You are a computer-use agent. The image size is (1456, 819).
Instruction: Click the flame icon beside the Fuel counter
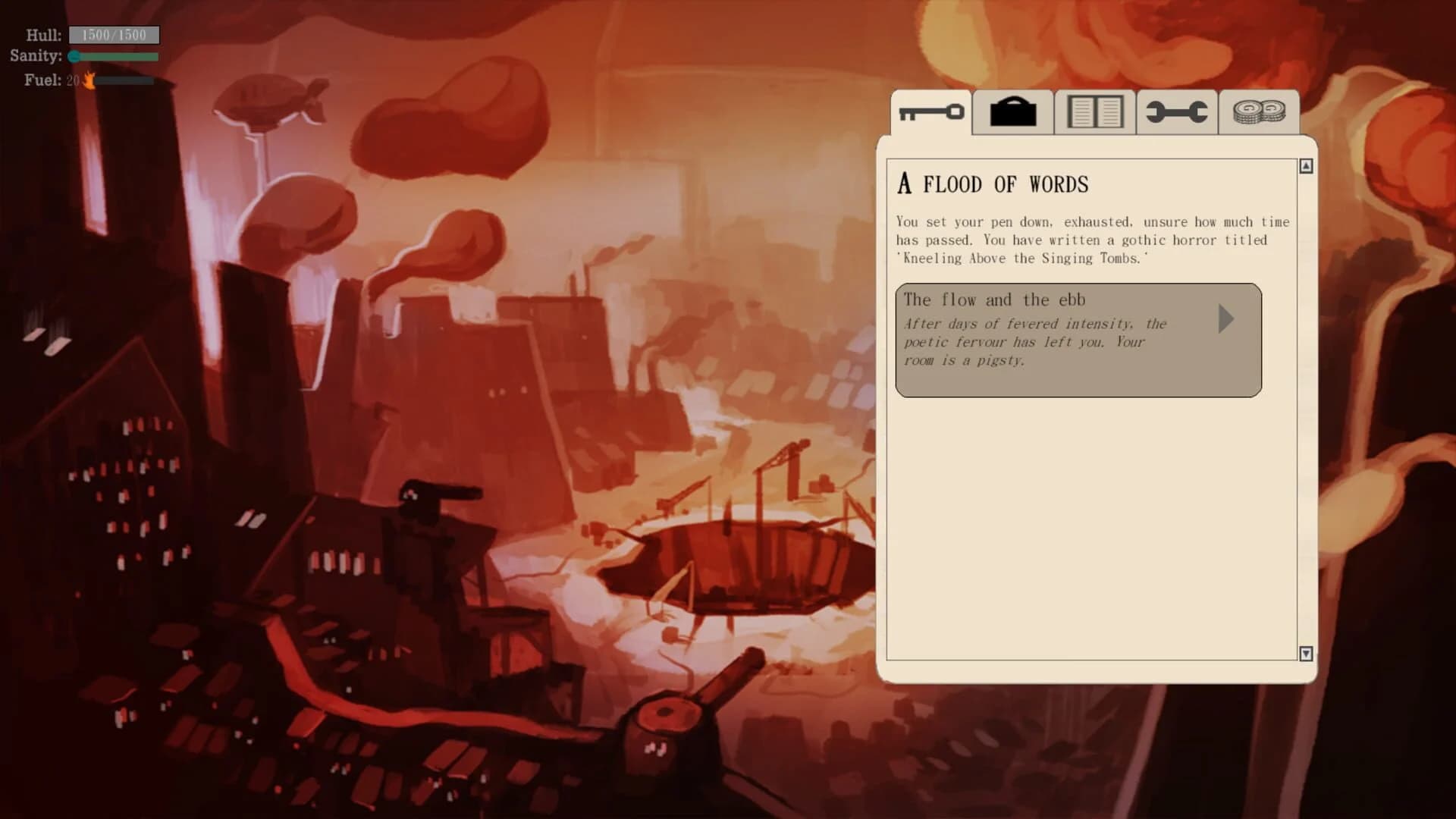pos(89,80)
